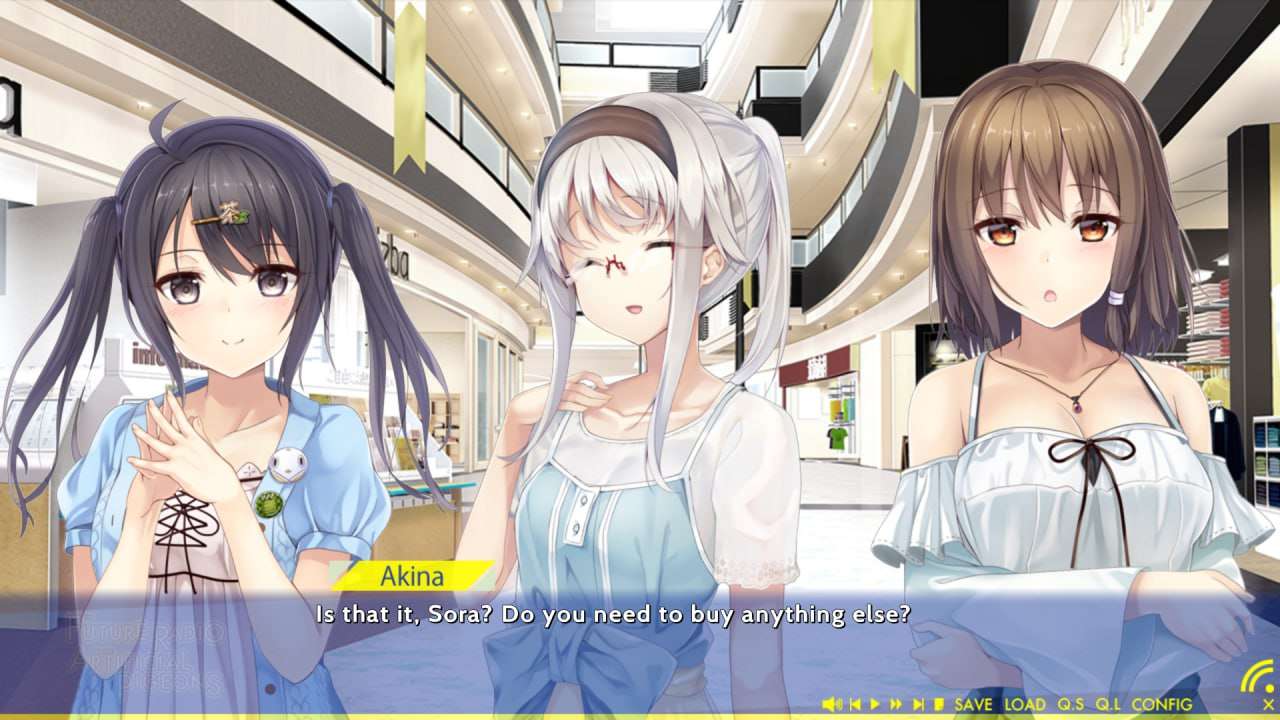
Task: Open the backlog page icon
Action: point(939,705)
